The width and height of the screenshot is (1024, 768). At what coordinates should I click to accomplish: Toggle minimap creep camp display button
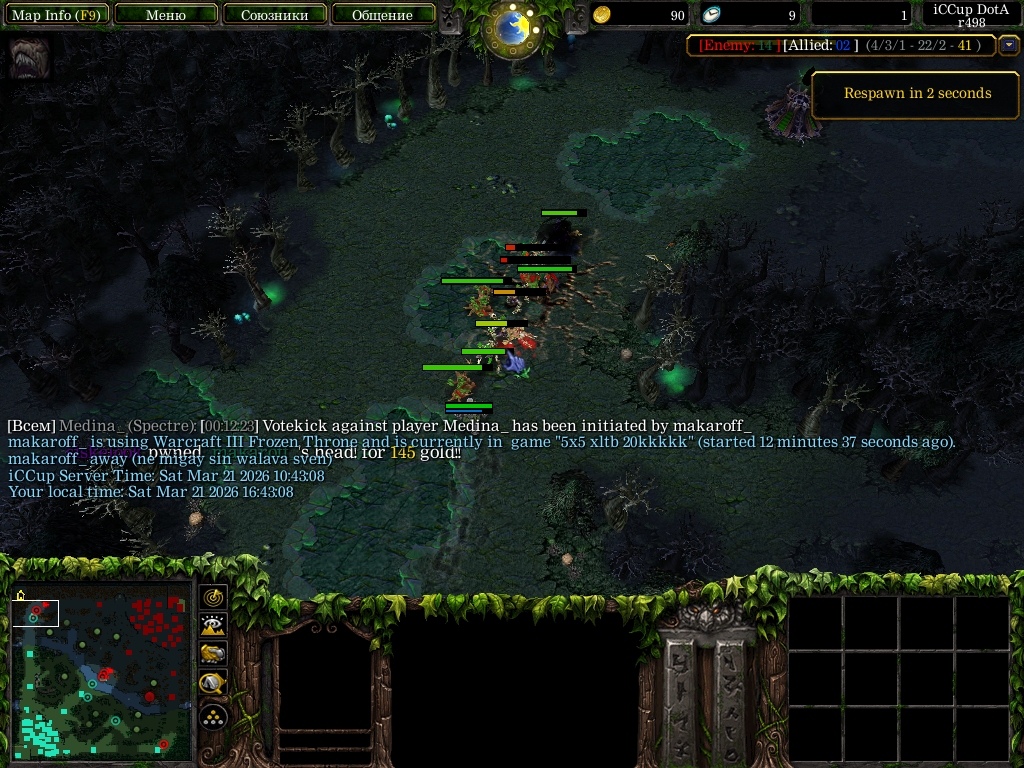[213, 684]
